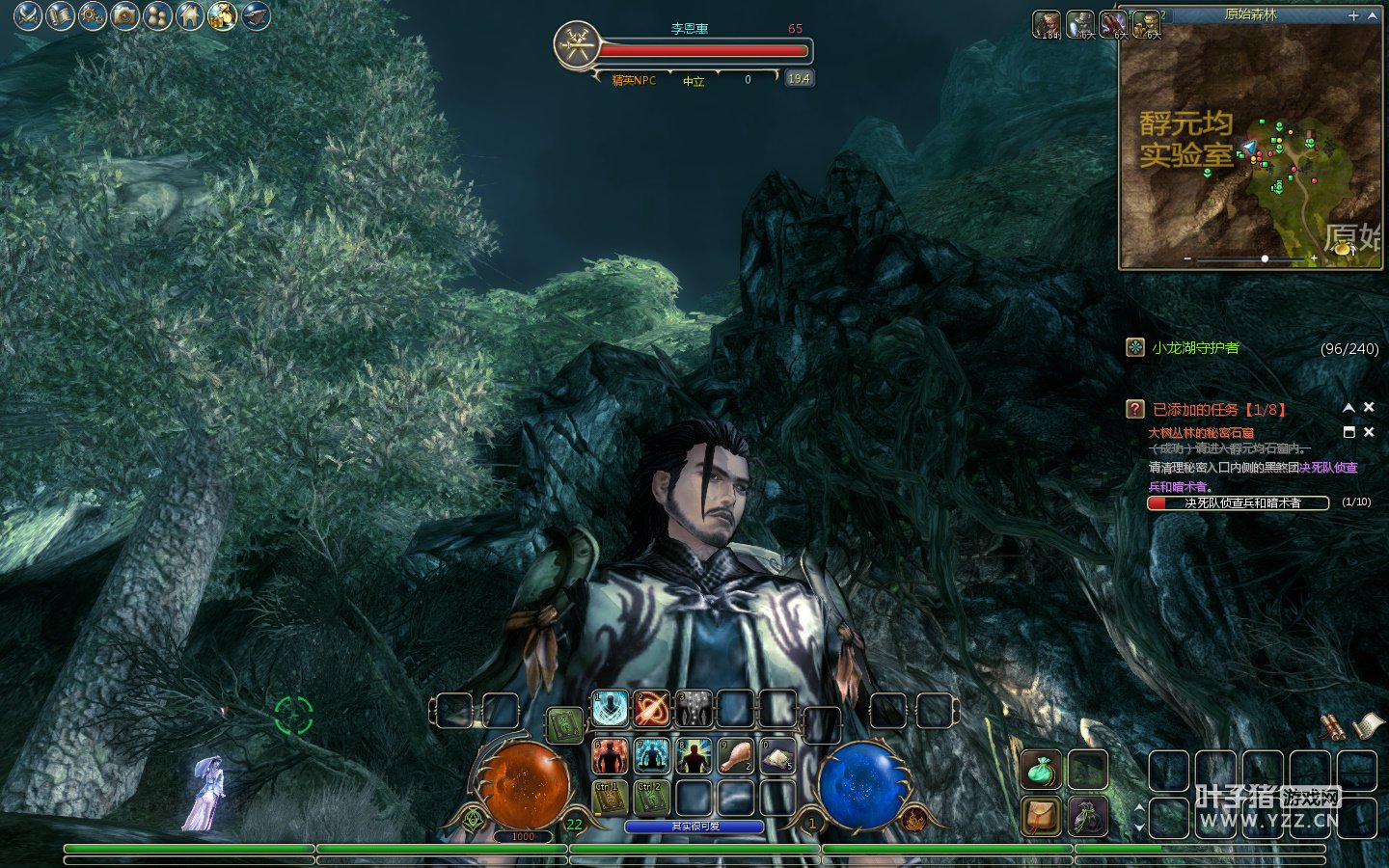Screen dimensions: 1389x868
Task: Use the roasted drumstick food item
Action: tap(735, 756)
